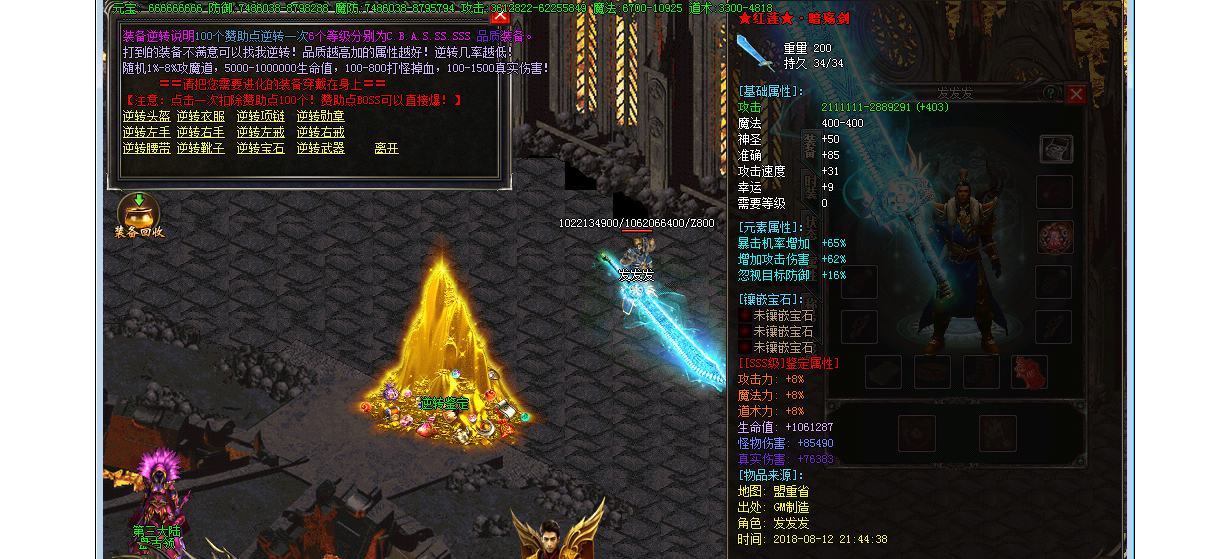
Task: Open the 装备回收 gold pot icon
Action: pyautogui.click(x=138, y=212)
